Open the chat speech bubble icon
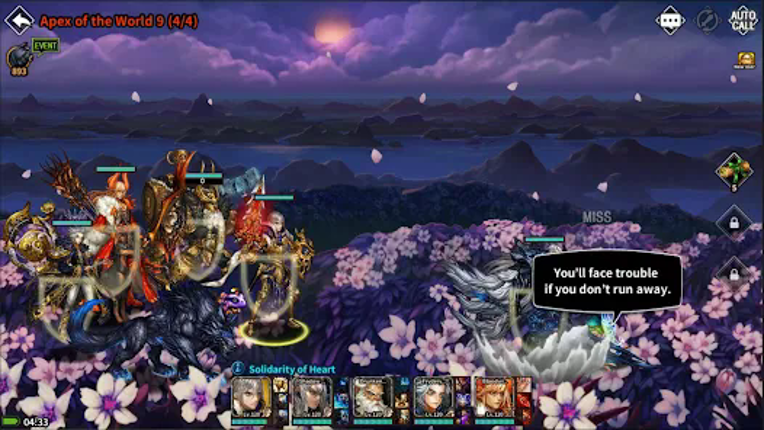Image resolution: width=764 pixels, height=430 pixels. [670, 20]
